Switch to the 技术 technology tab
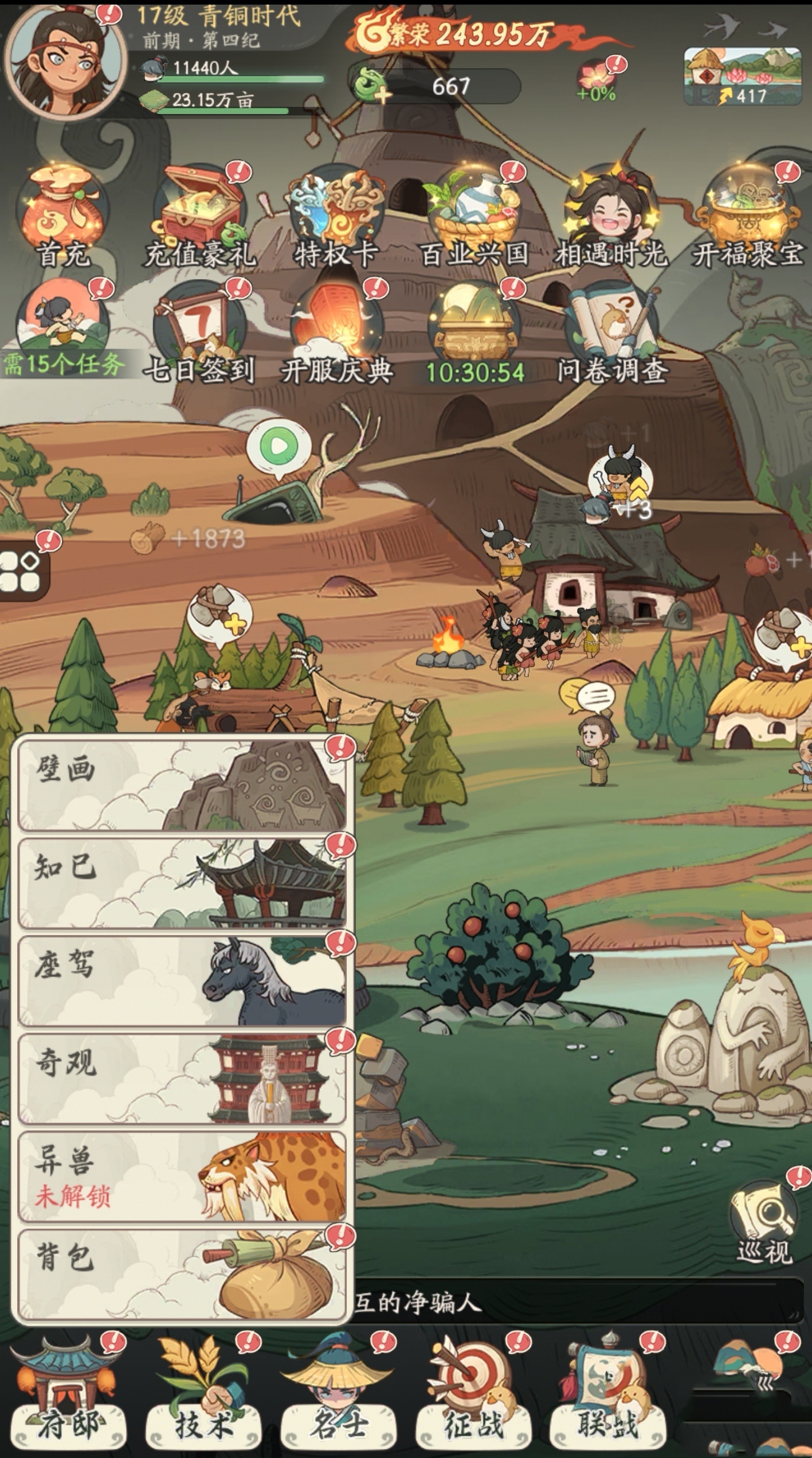812x1458 pixels. (x=203, y=1400)
